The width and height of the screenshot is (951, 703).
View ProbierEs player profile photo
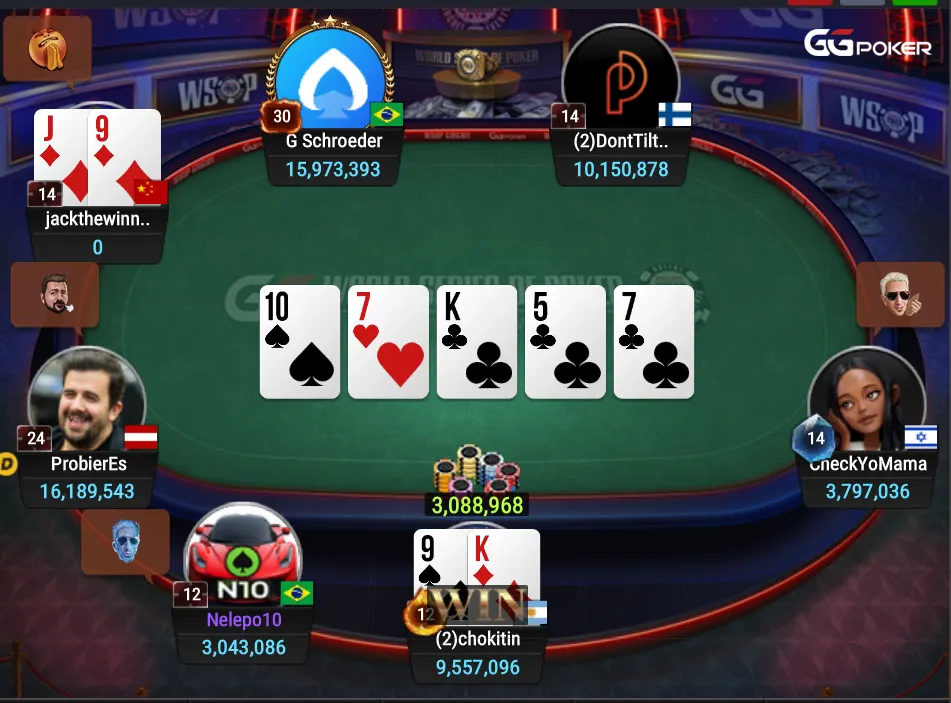point(85,401)
